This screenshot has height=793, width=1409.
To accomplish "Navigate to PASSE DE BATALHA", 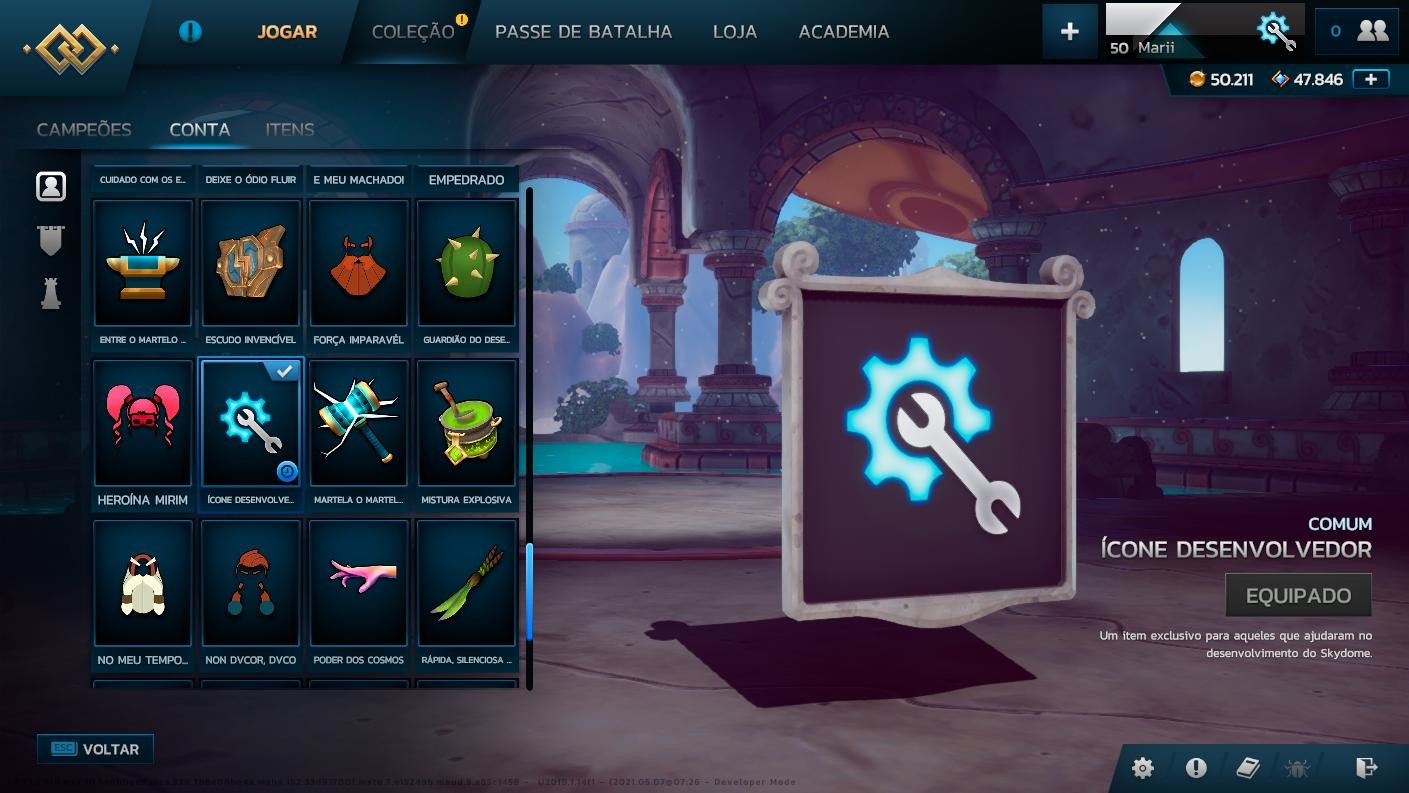I will pyautogui.click(x=583, y=31).
